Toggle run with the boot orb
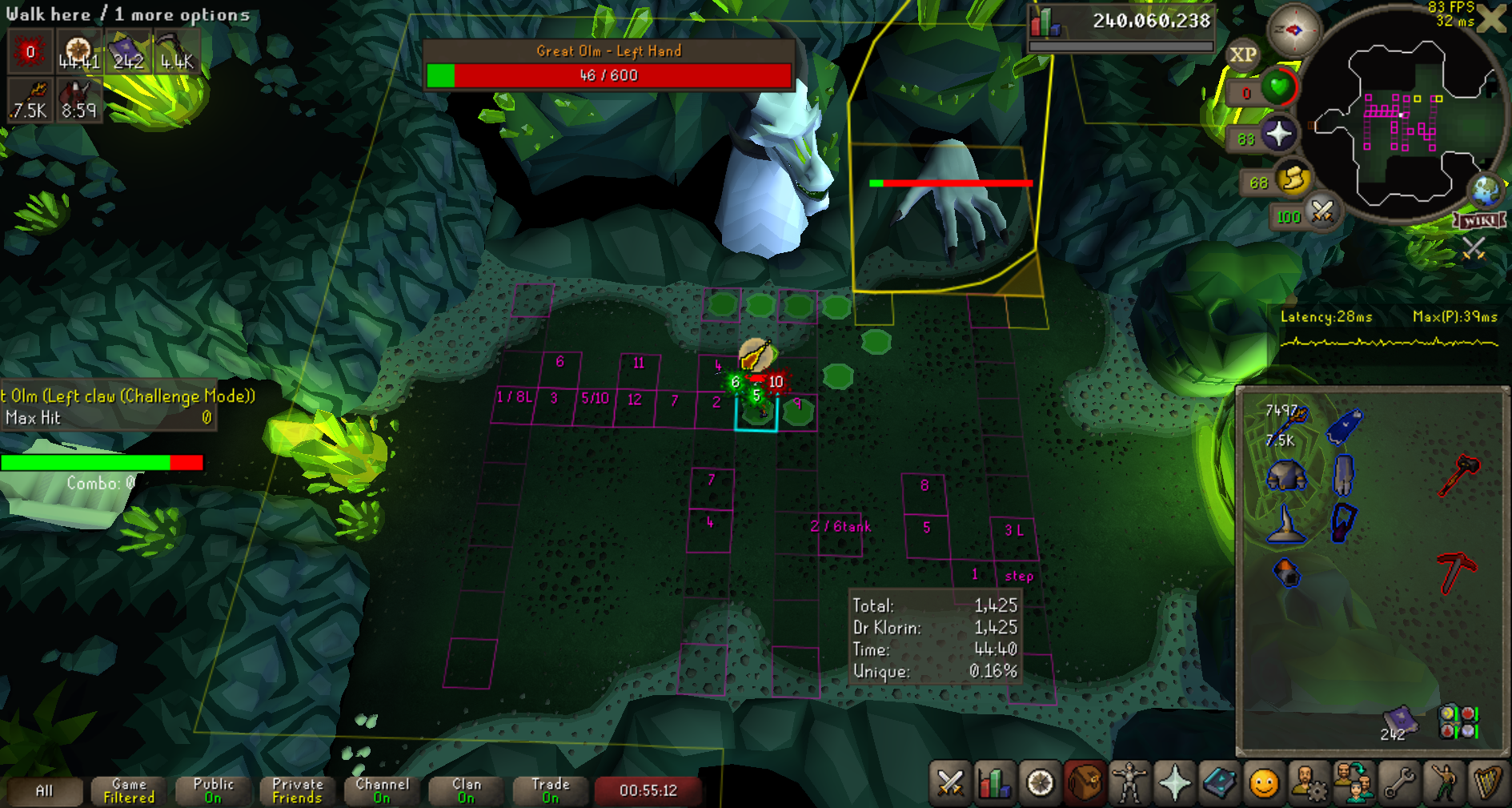Image resolution: width=1512 pixels, height=808 pixels. [1293, 179]
